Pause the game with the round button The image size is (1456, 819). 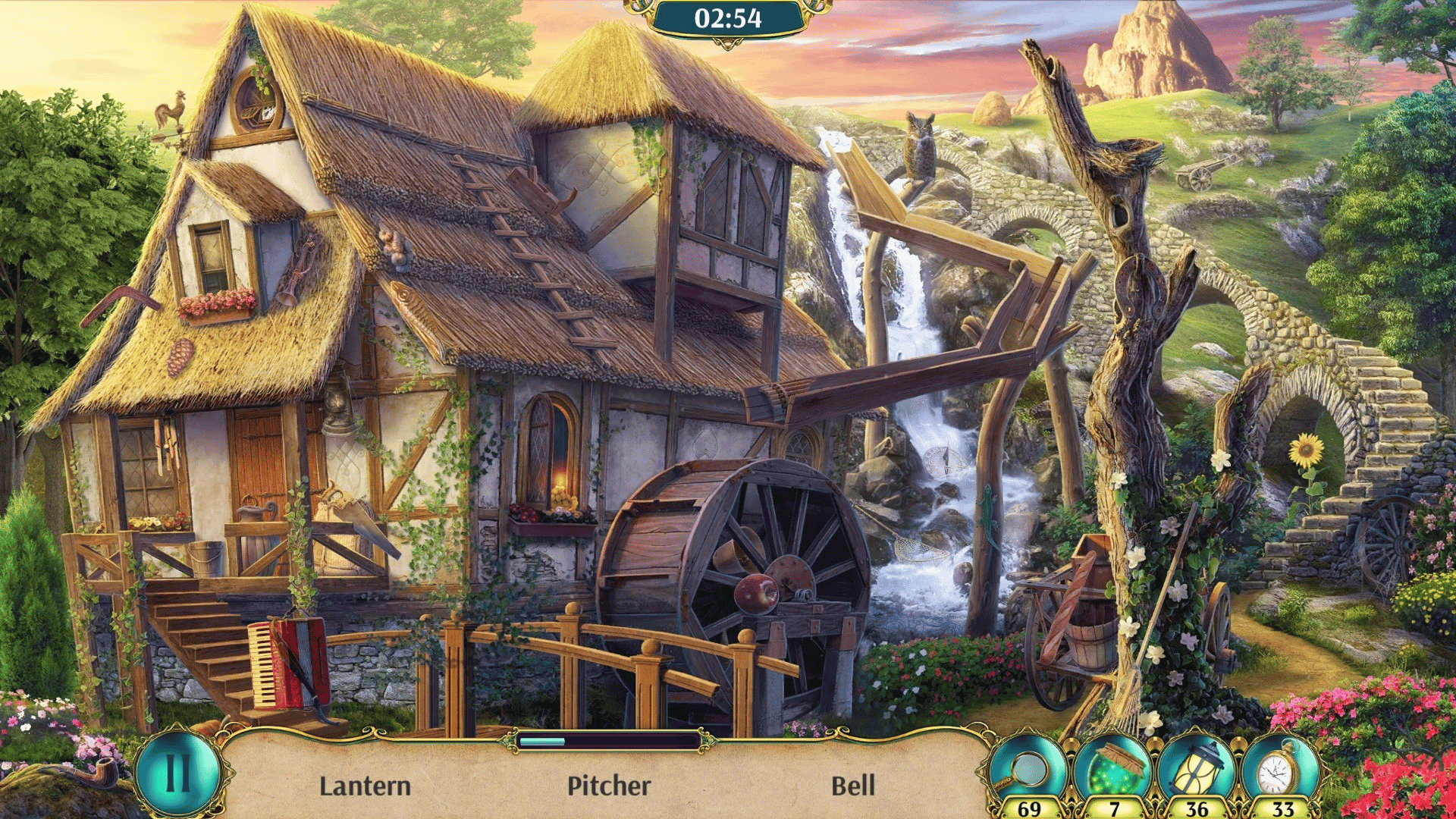(177, 773)
